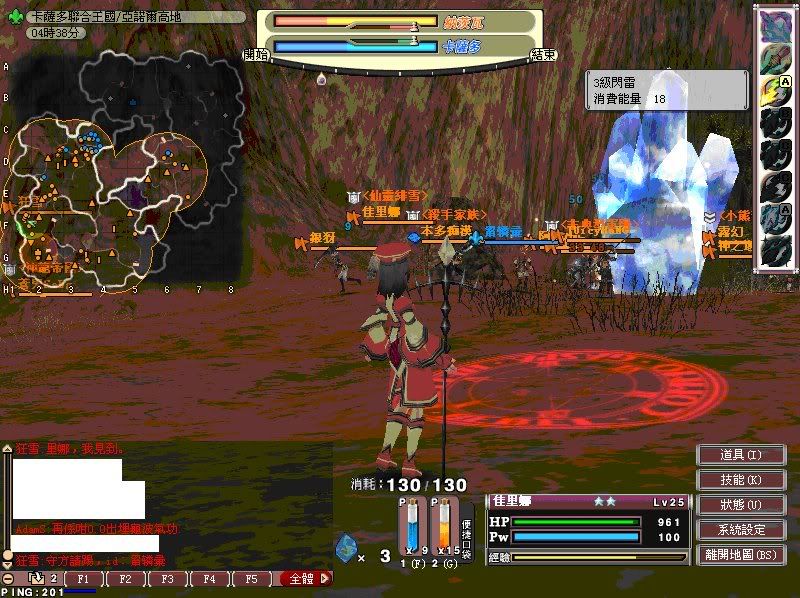Image resolution: width=800 pixels, height=598 pixels.
Task: Select the F3 chat shortcut button
Action: coord(167,579)
